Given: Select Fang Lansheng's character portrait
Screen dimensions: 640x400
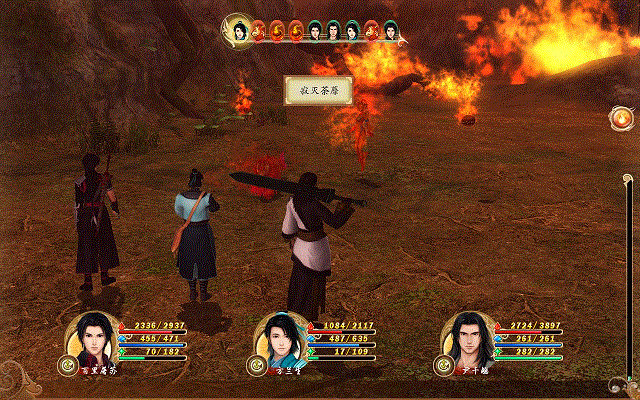Looking at the screenshot, I should pos(280,341).
